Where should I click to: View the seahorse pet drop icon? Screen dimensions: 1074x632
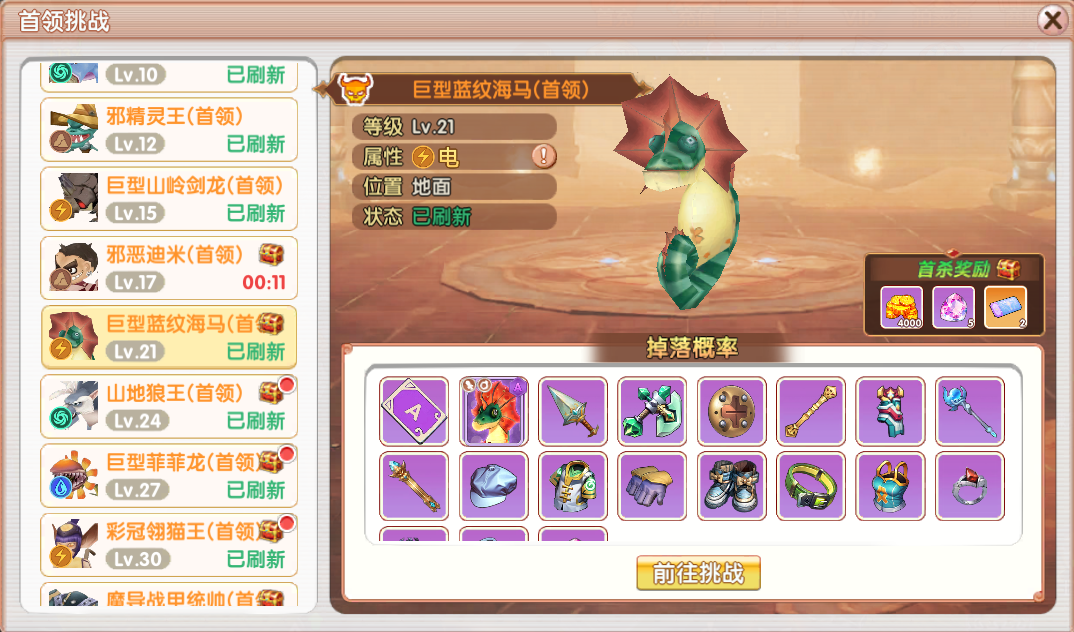pos(493,411)
